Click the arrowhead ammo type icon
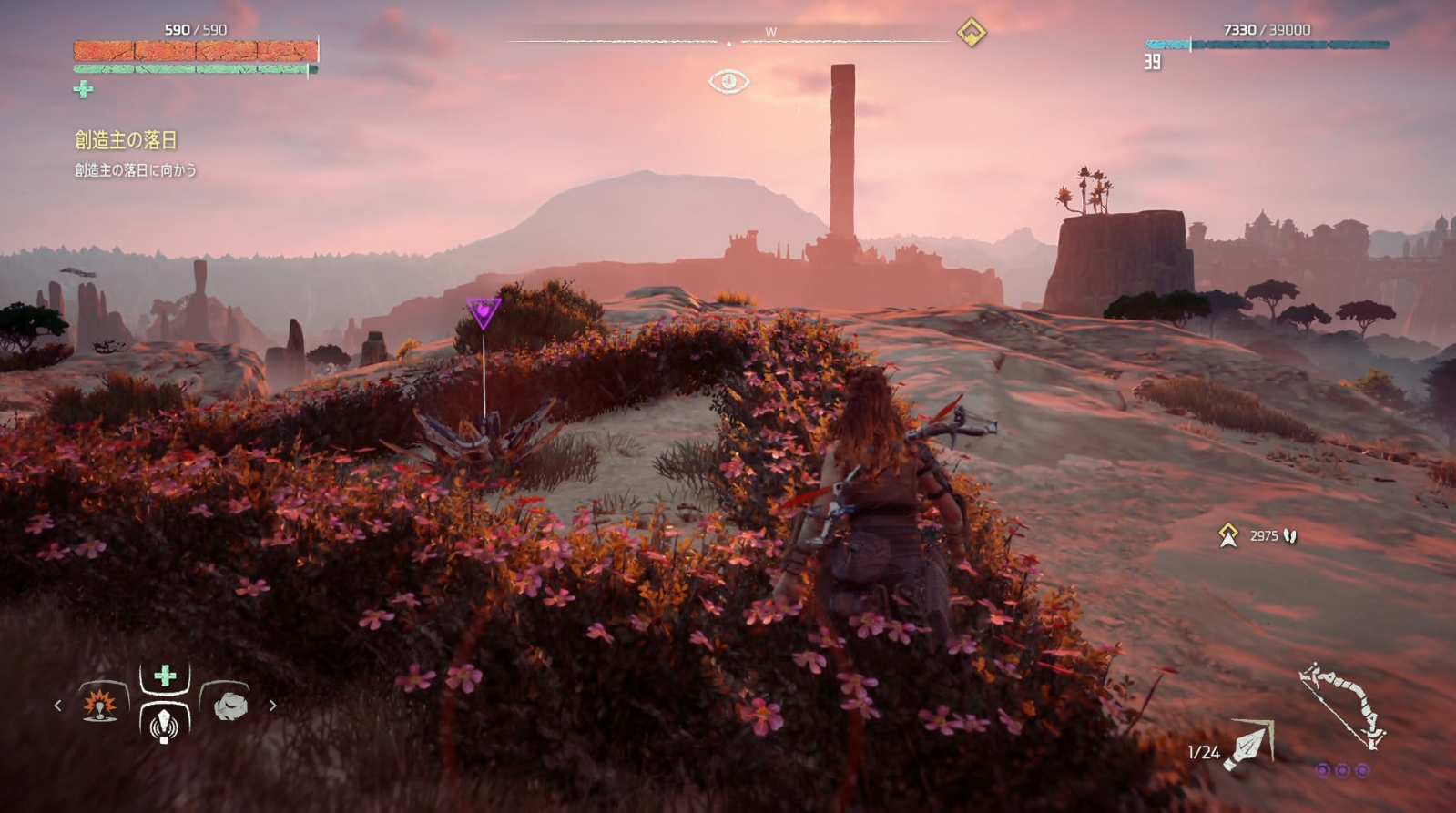1456x813 pixels. 1249,747
